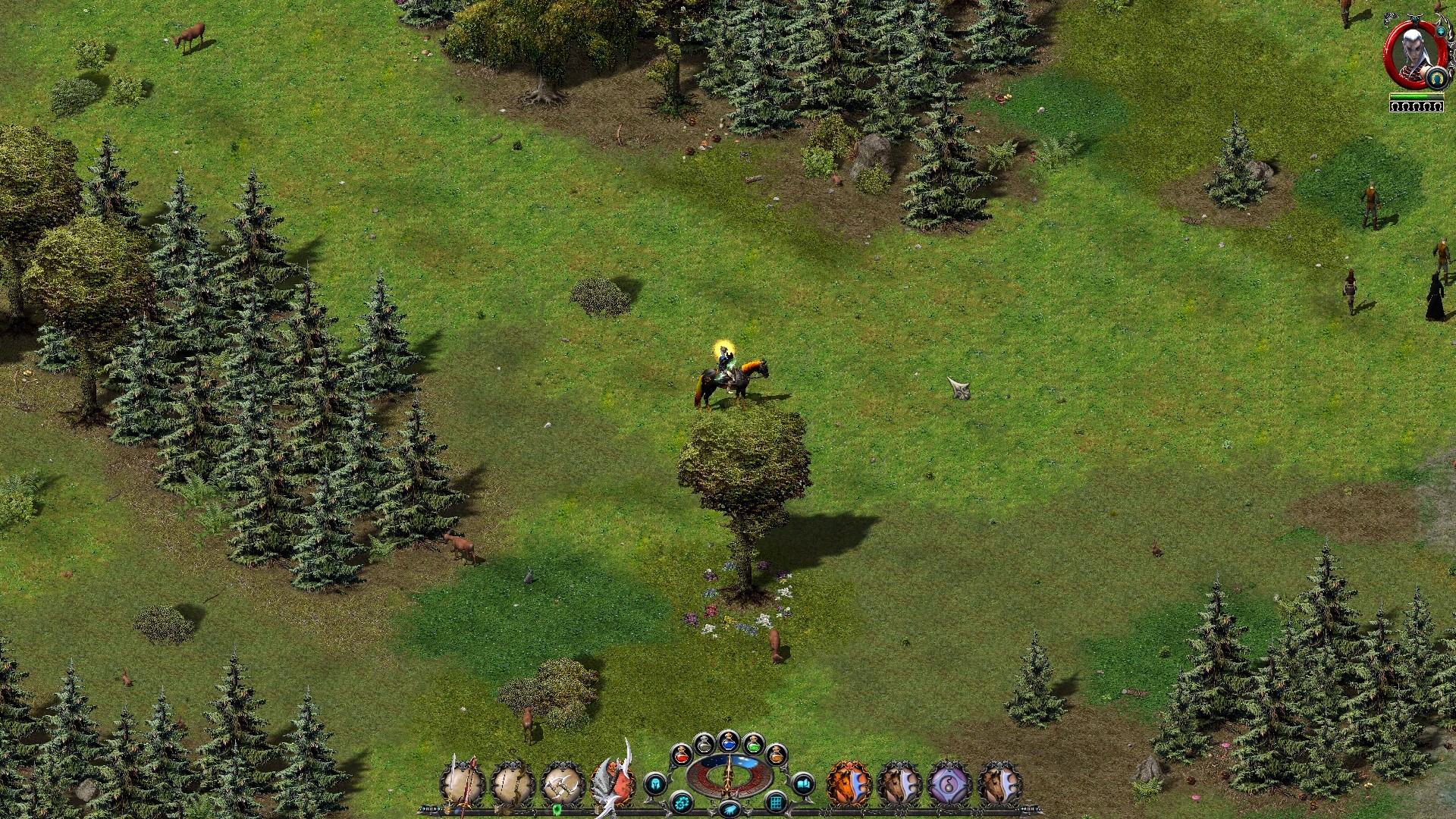Open the grid map button
1456x819 pixels.
775,802
